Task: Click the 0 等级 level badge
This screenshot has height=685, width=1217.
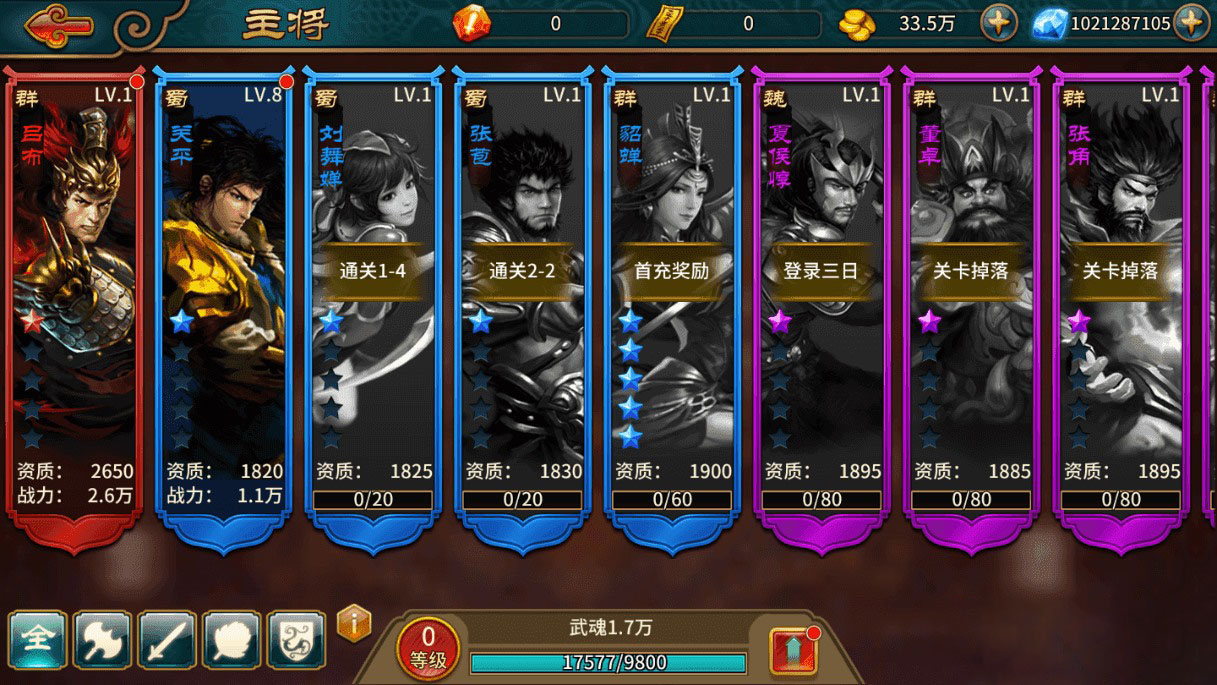Action: [x=428, y=646]
